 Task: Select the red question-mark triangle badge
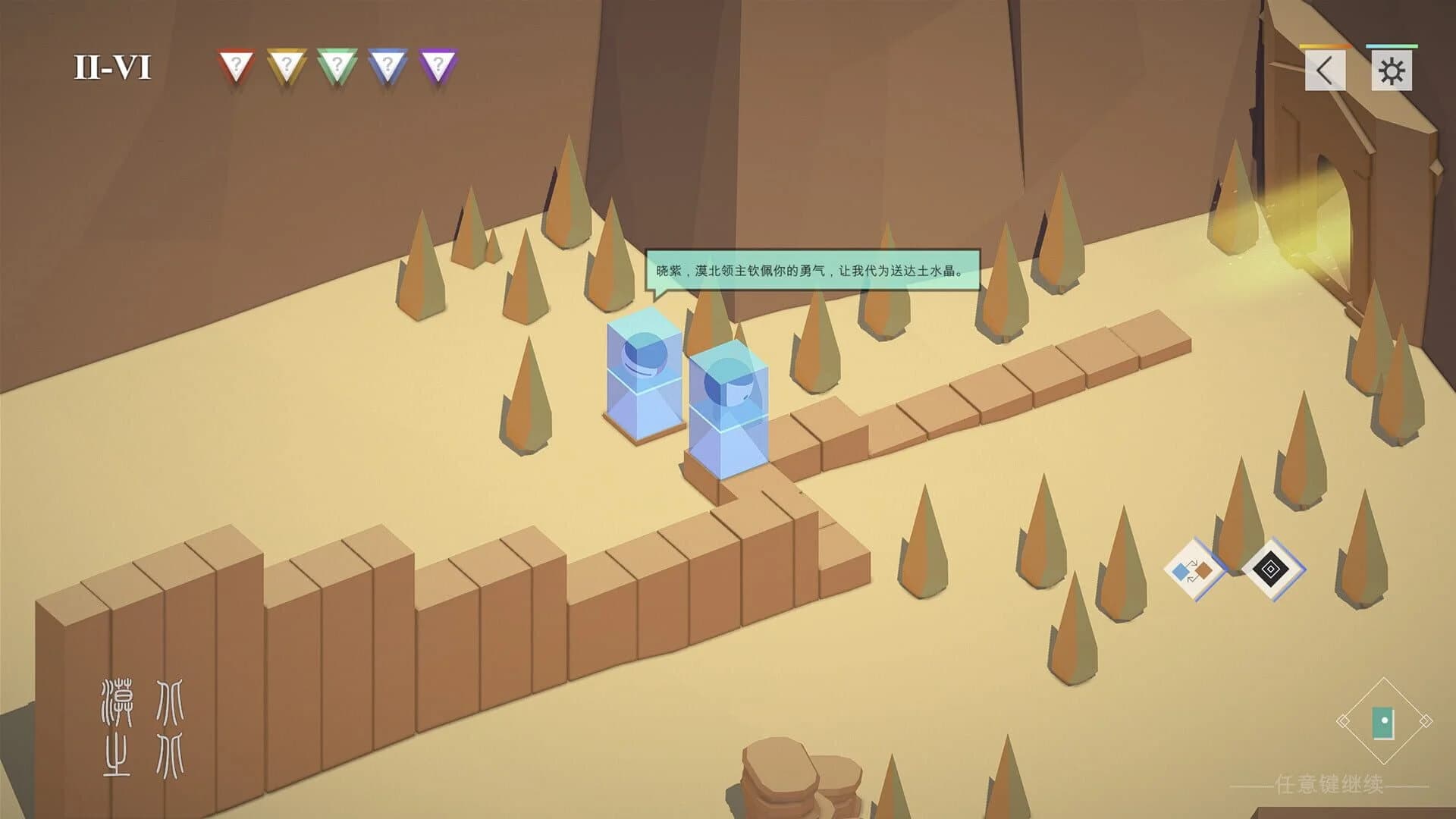pos(237,64)
